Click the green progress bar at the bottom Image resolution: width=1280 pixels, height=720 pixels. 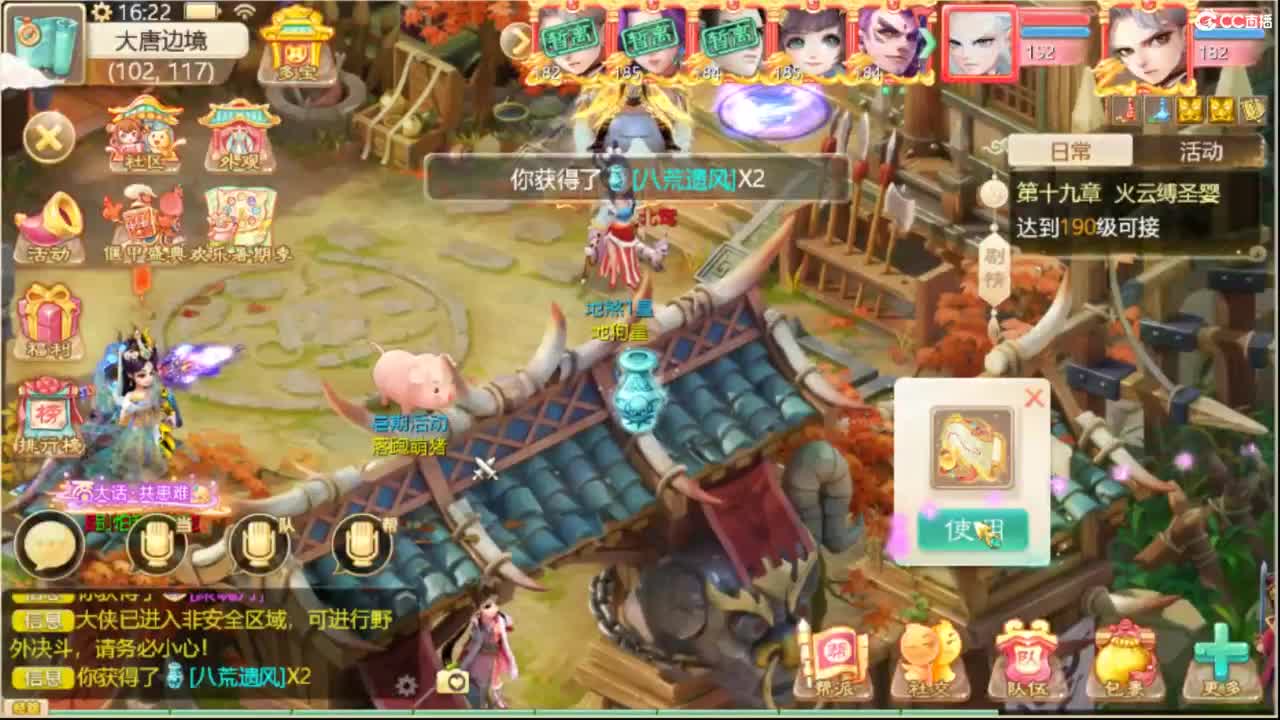coord(640,712)
